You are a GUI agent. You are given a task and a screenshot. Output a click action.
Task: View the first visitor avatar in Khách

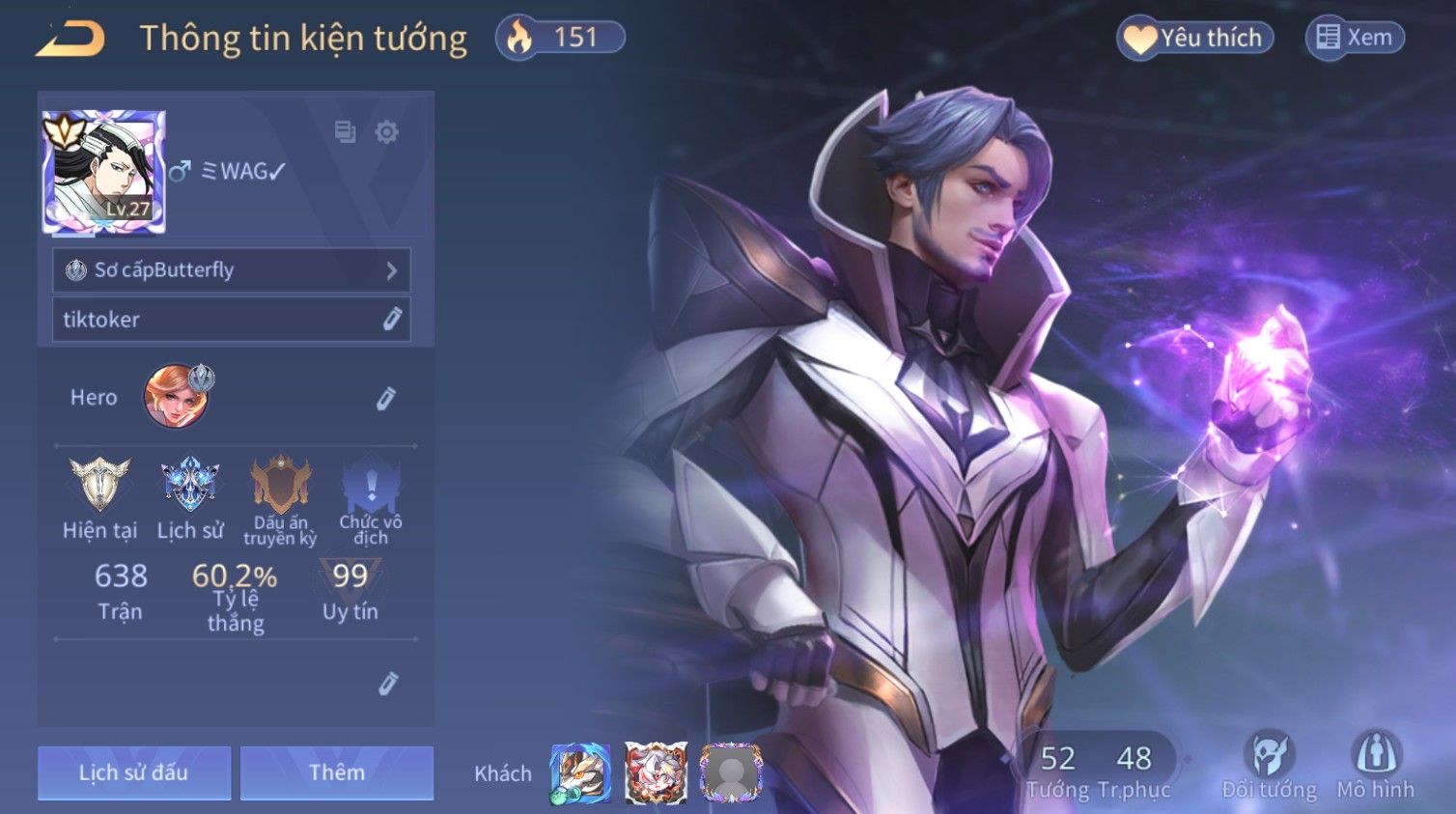tap(580, 773)
